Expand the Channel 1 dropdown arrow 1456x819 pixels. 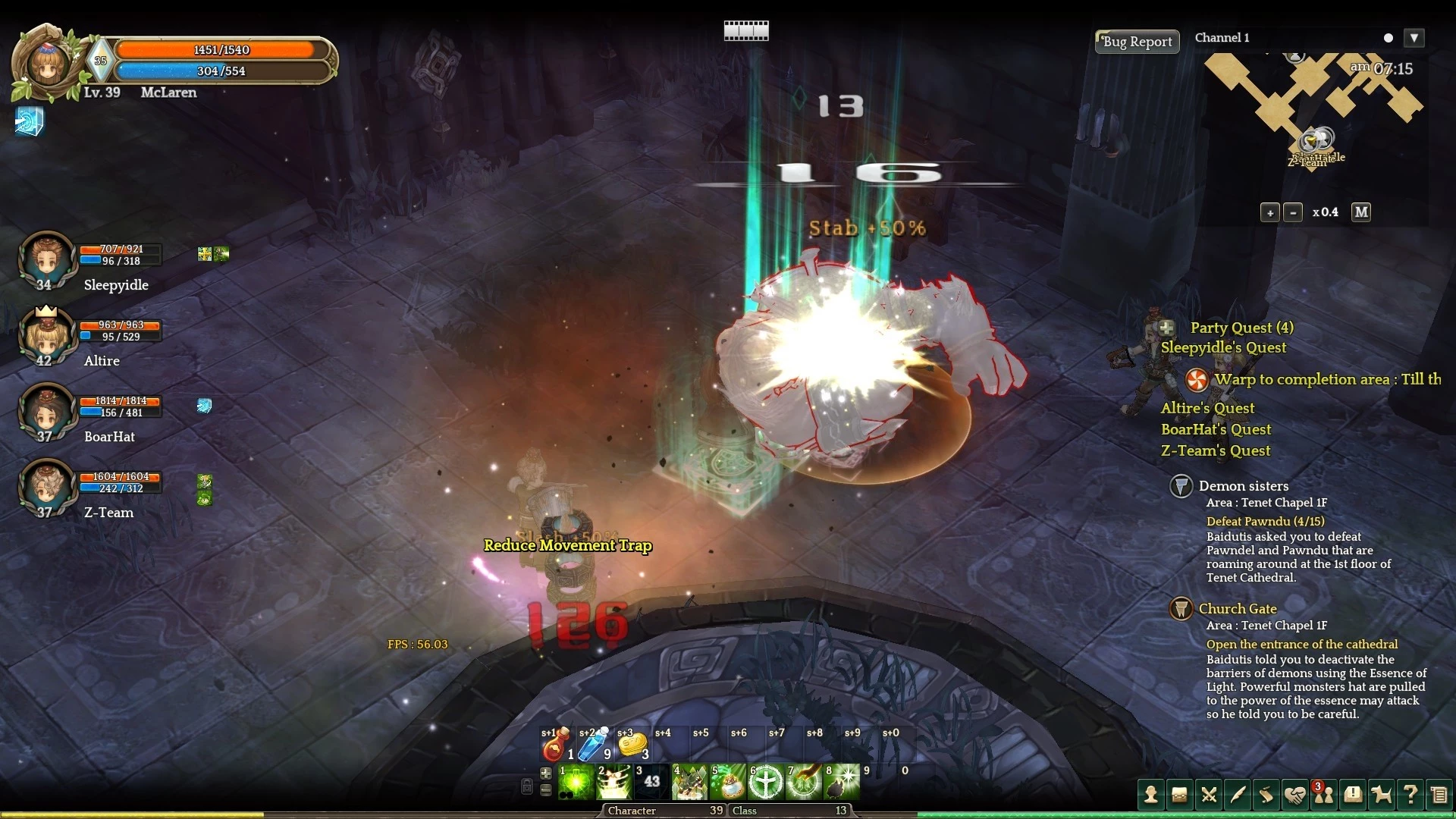pyautogui.click(x=1414, y=38)
